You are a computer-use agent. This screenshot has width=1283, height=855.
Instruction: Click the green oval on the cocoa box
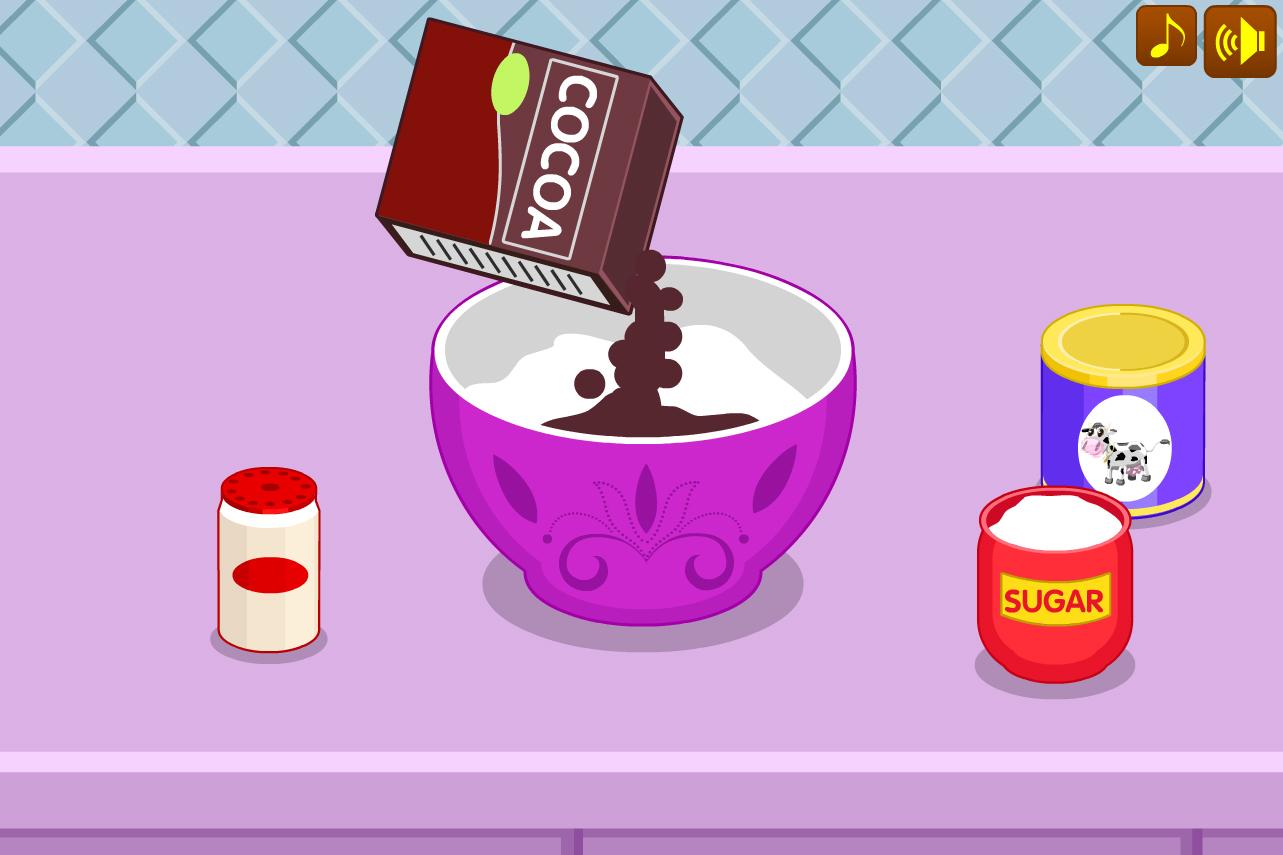pyautogui.click(x=510, y=85)
